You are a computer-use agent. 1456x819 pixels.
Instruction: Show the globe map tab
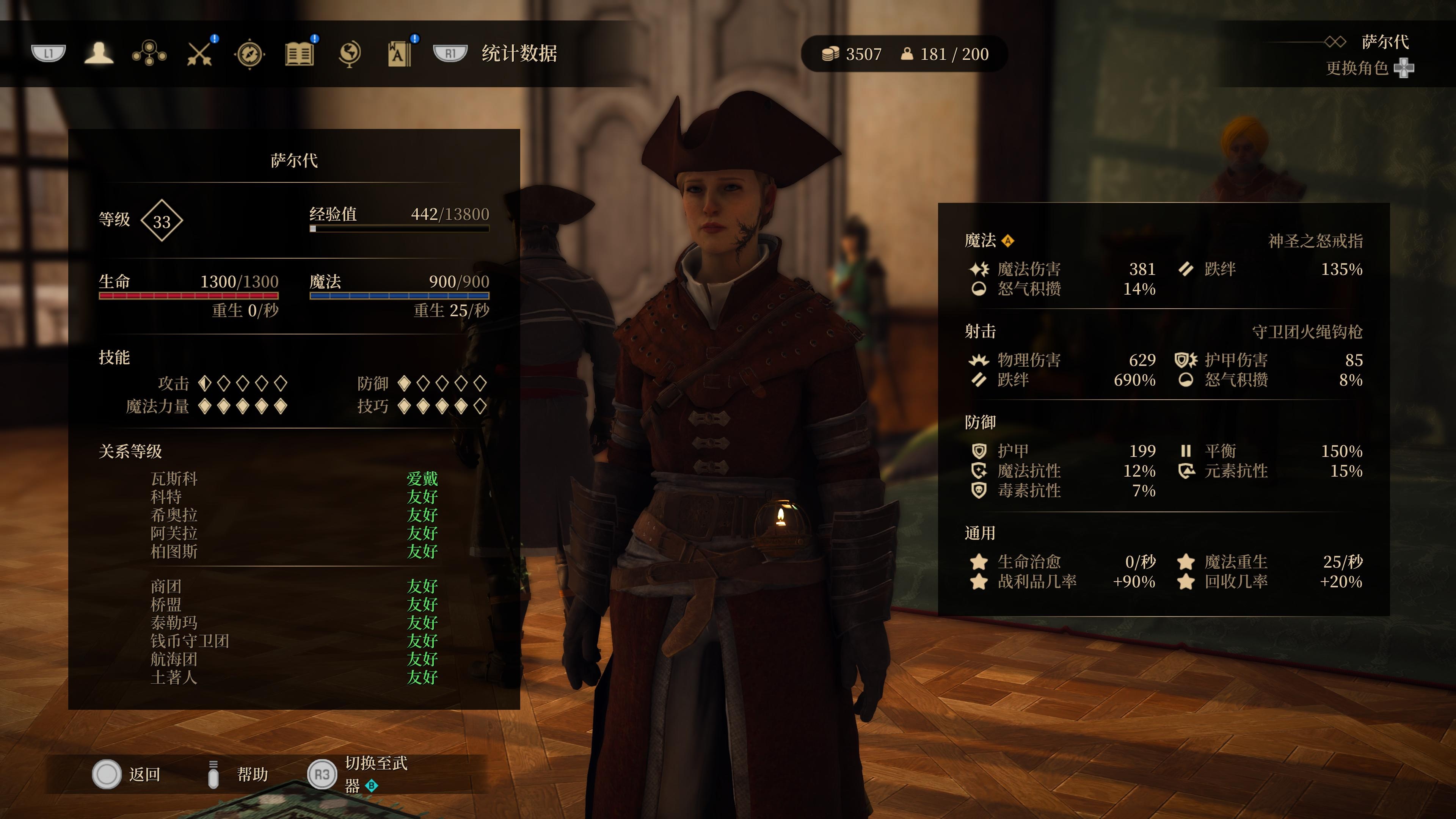[x=349, y=54]
